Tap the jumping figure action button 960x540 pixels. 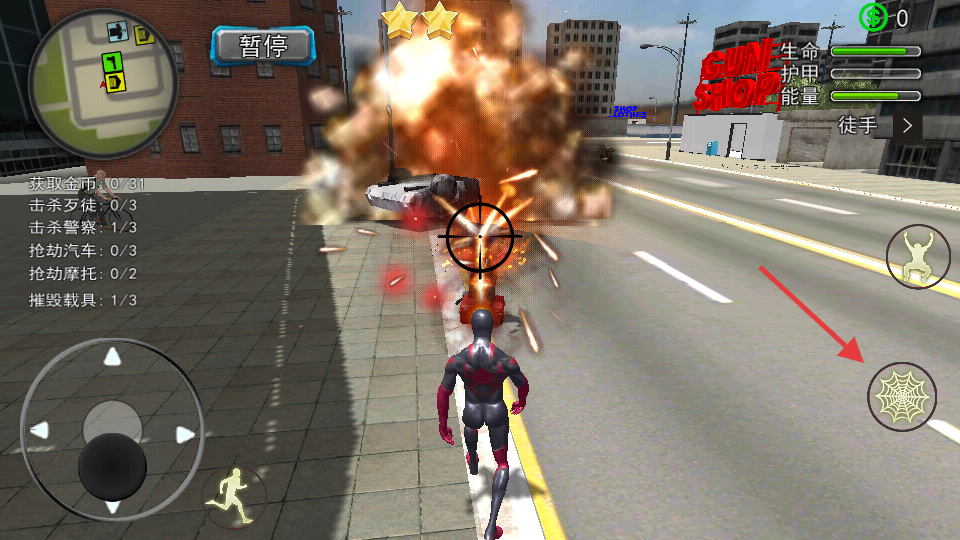(x=918, y=257)
